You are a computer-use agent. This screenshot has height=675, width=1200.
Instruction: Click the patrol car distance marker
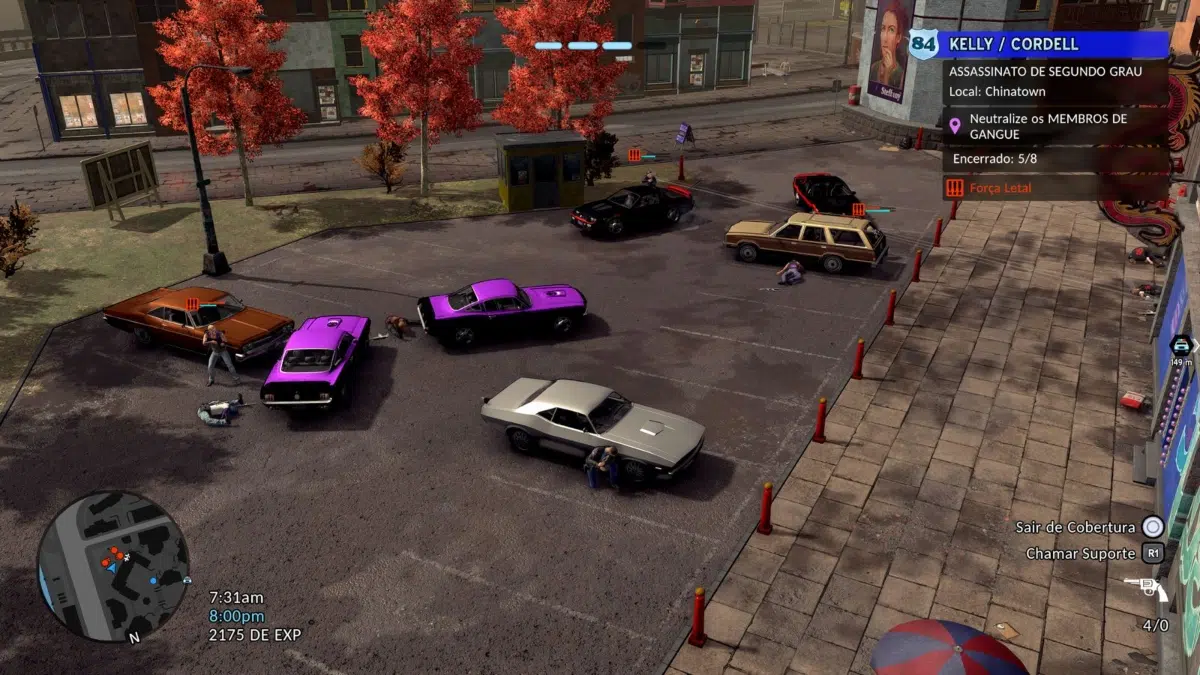pos(1181,351)
